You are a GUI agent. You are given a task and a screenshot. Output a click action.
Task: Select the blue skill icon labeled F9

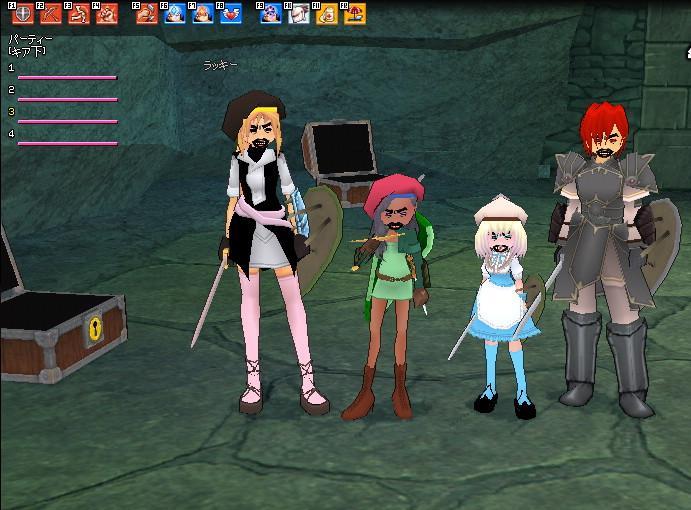click(x=271, y=14)
